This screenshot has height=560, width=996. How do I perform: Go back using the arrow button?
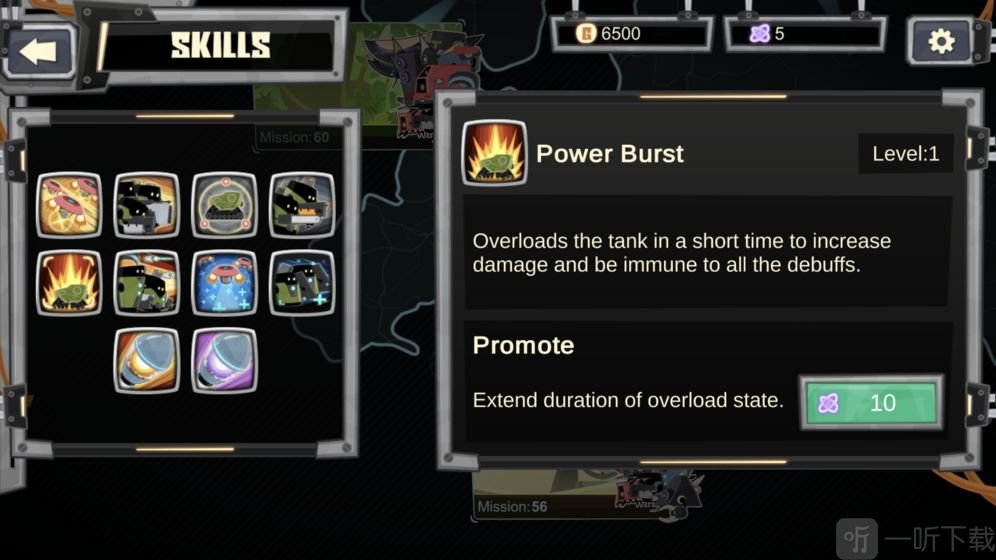(40, 50)
